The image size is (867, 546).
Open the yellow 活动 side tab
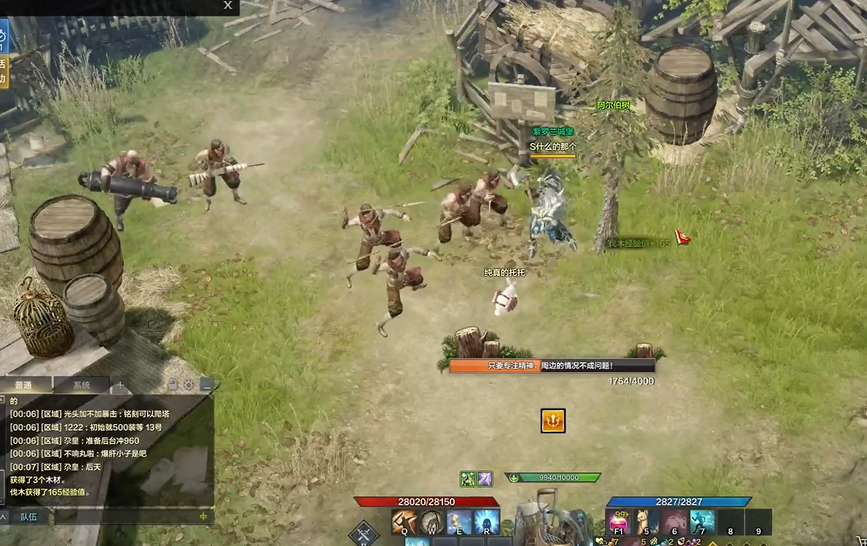tap(3, 70)
